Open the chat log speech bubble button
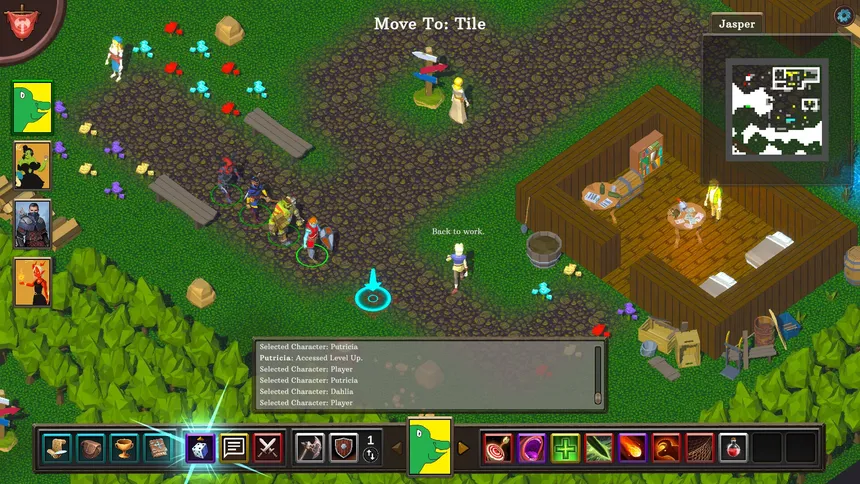This screenshot has height=484, width=860. click(234, 447)
